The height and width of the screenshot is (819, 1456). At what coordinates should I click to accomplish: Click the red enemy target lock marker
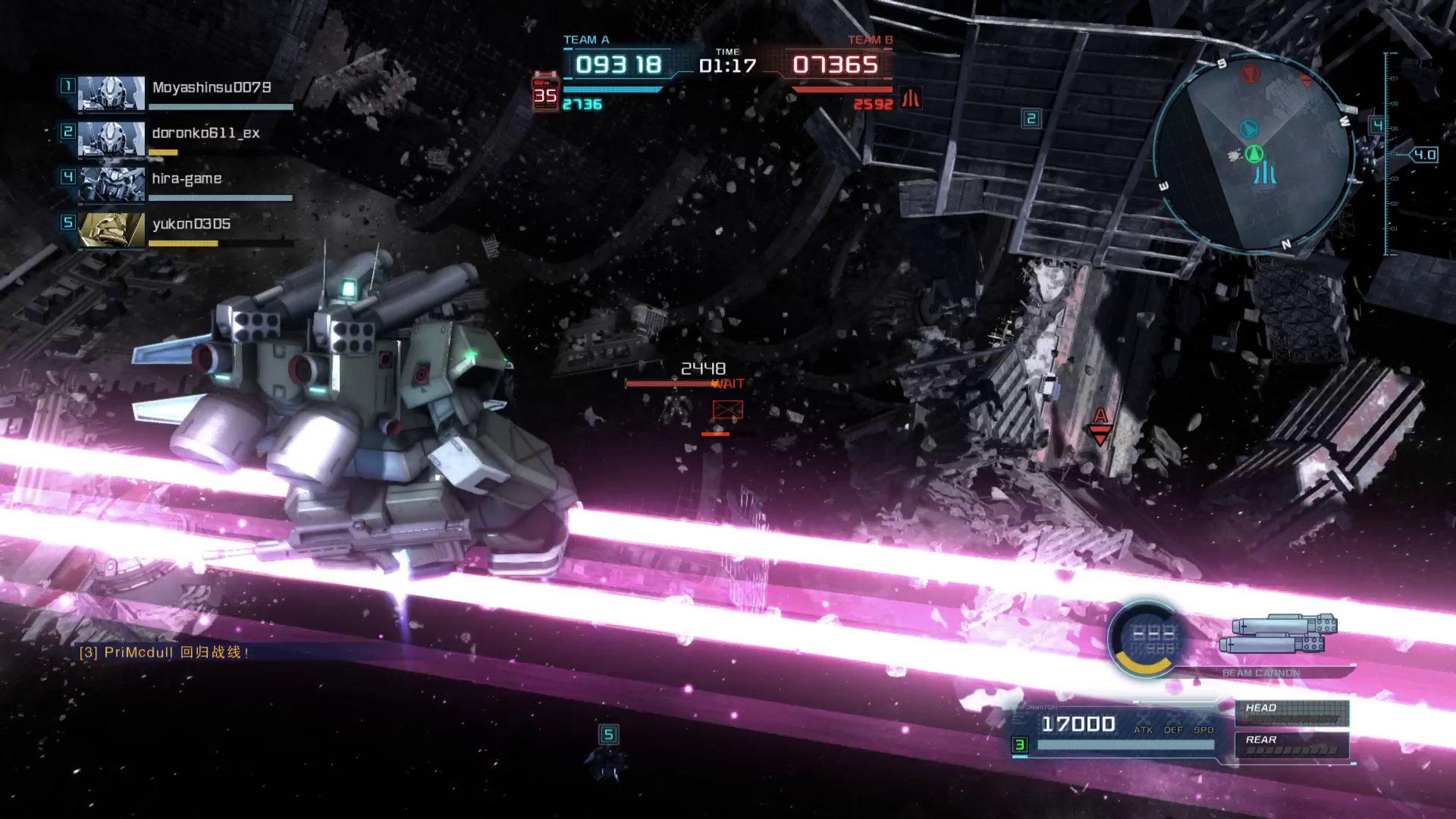point(727,410)
